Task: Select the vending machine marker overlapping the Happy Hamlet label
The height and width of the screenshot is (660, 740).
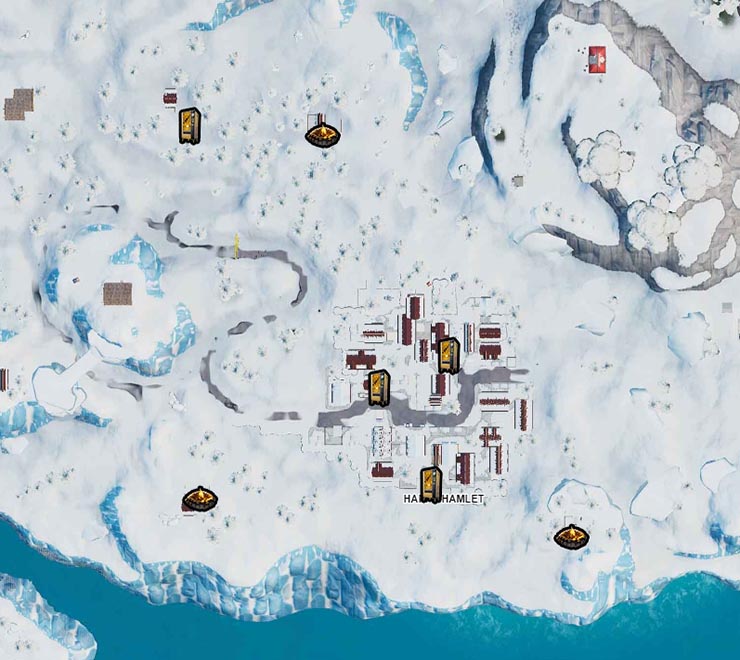Action: pos(431,487)
